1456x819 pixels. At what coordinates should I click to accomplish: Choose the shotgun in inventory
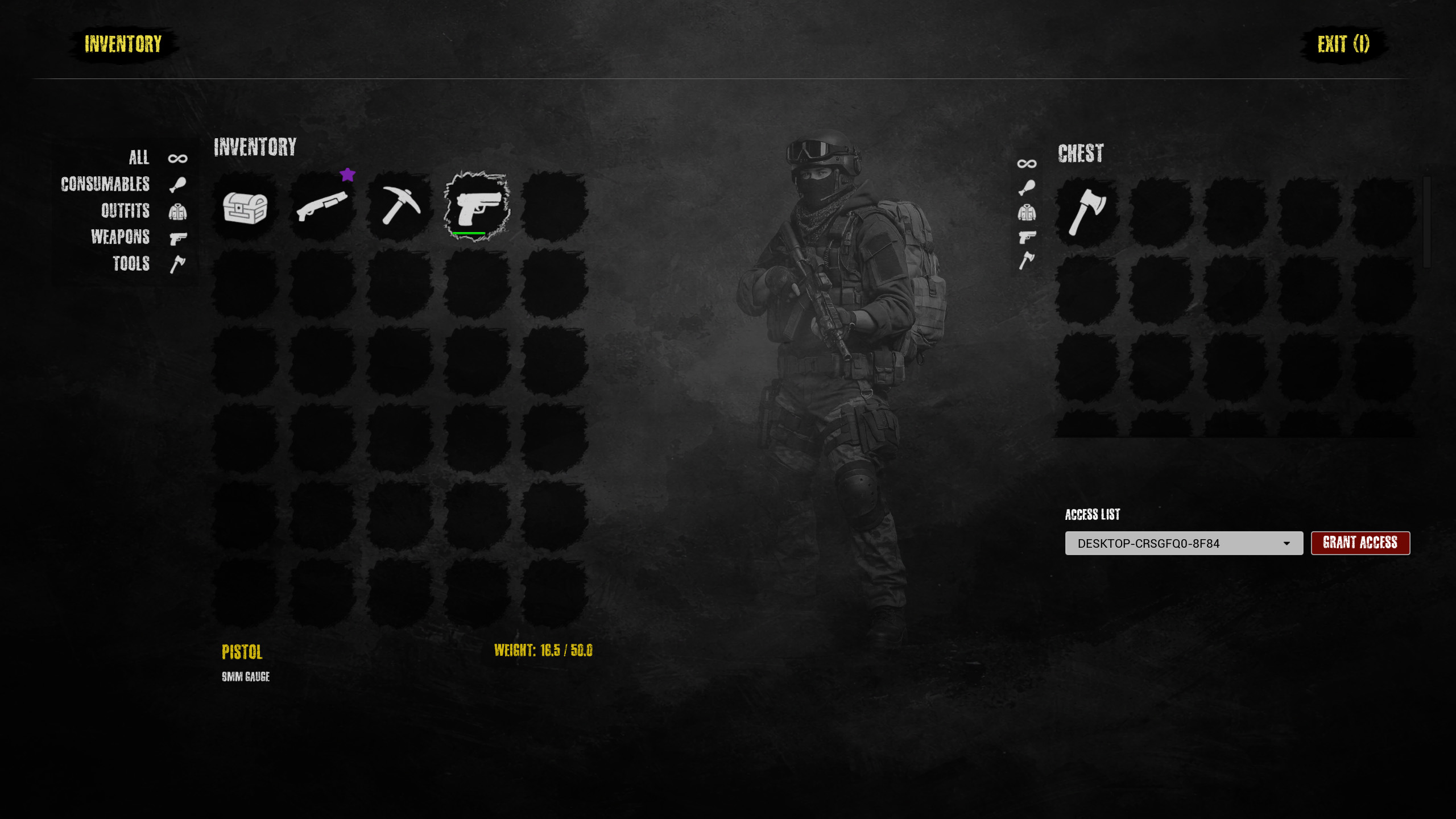click(x=322, y=206)
